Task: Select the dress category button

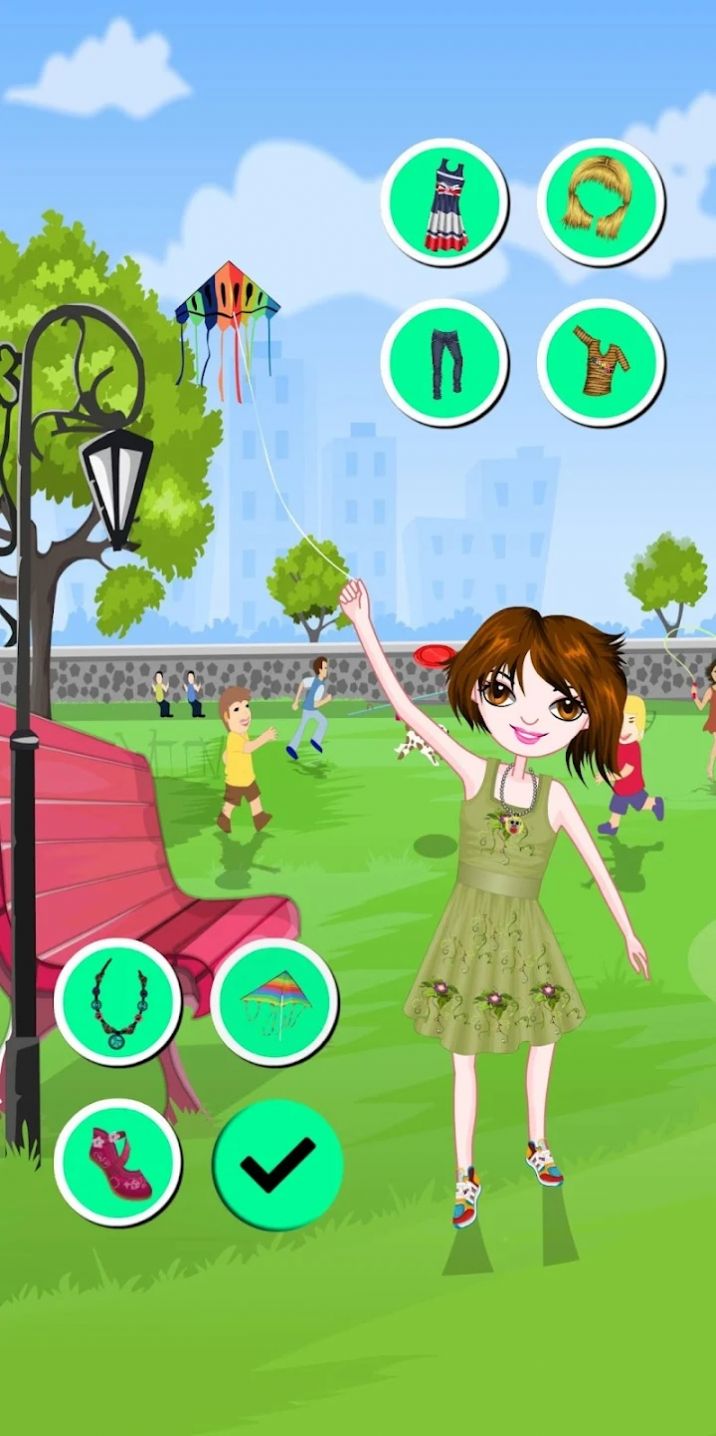Action: click(x=445, y=203)
